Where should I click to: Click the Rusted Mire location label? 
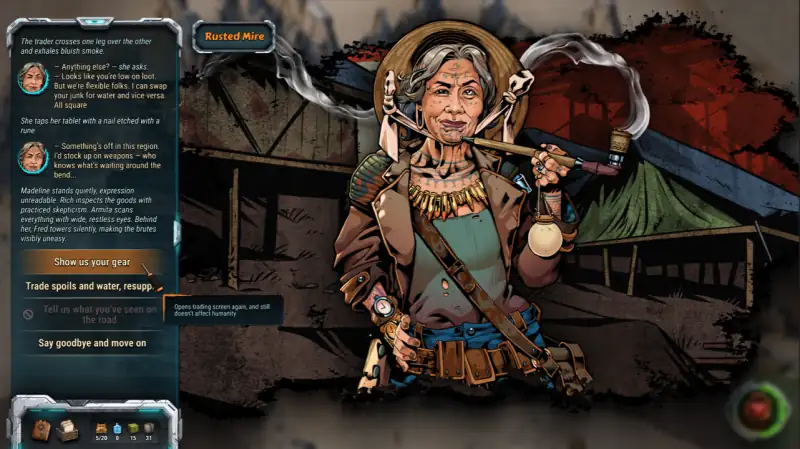[x=232, y=37]
